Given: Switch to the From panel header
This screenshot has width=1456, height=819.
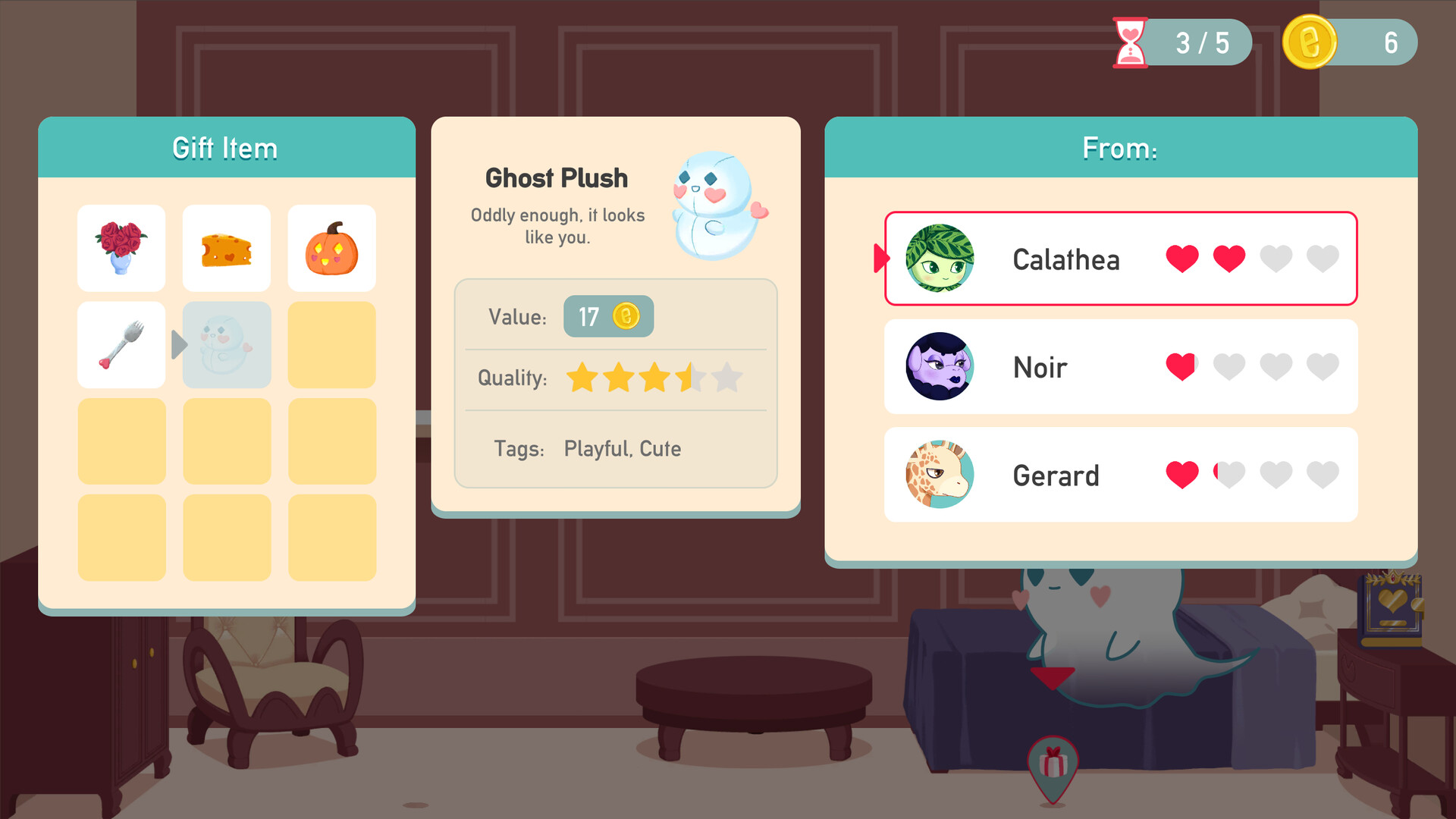Looking at the screenshot, I should click(1120, 148).
